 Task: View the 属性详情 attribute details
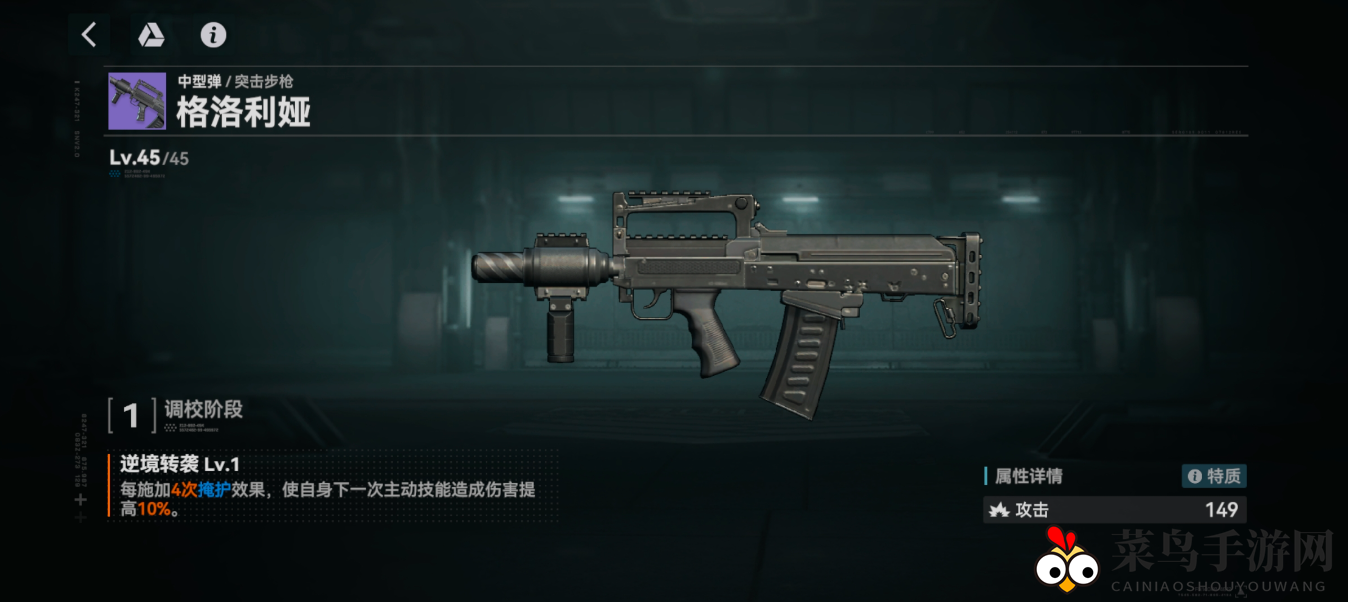(x=1028, y=476)
